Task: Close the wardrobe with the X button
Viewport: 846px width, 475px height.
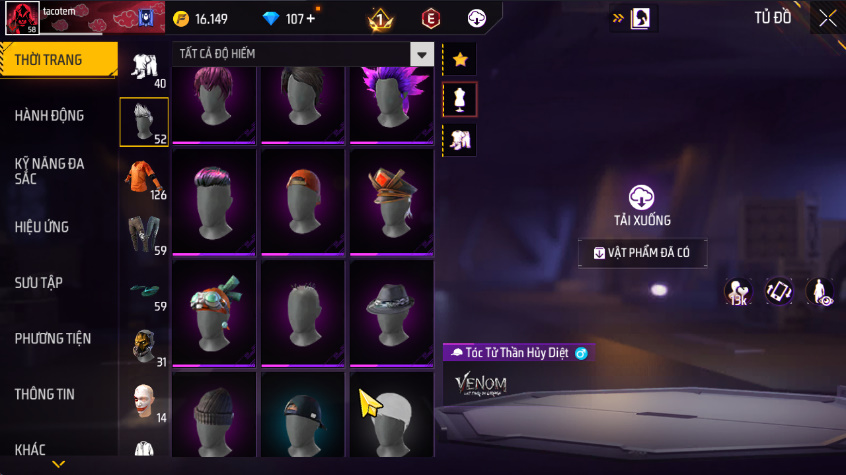Action: 827,18
